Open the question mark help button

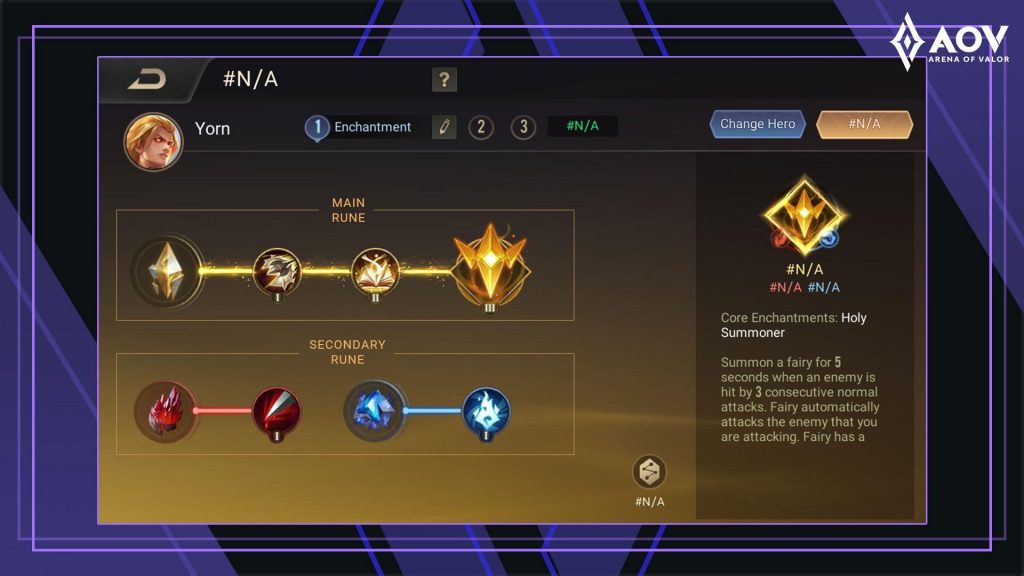pos(444,80)
